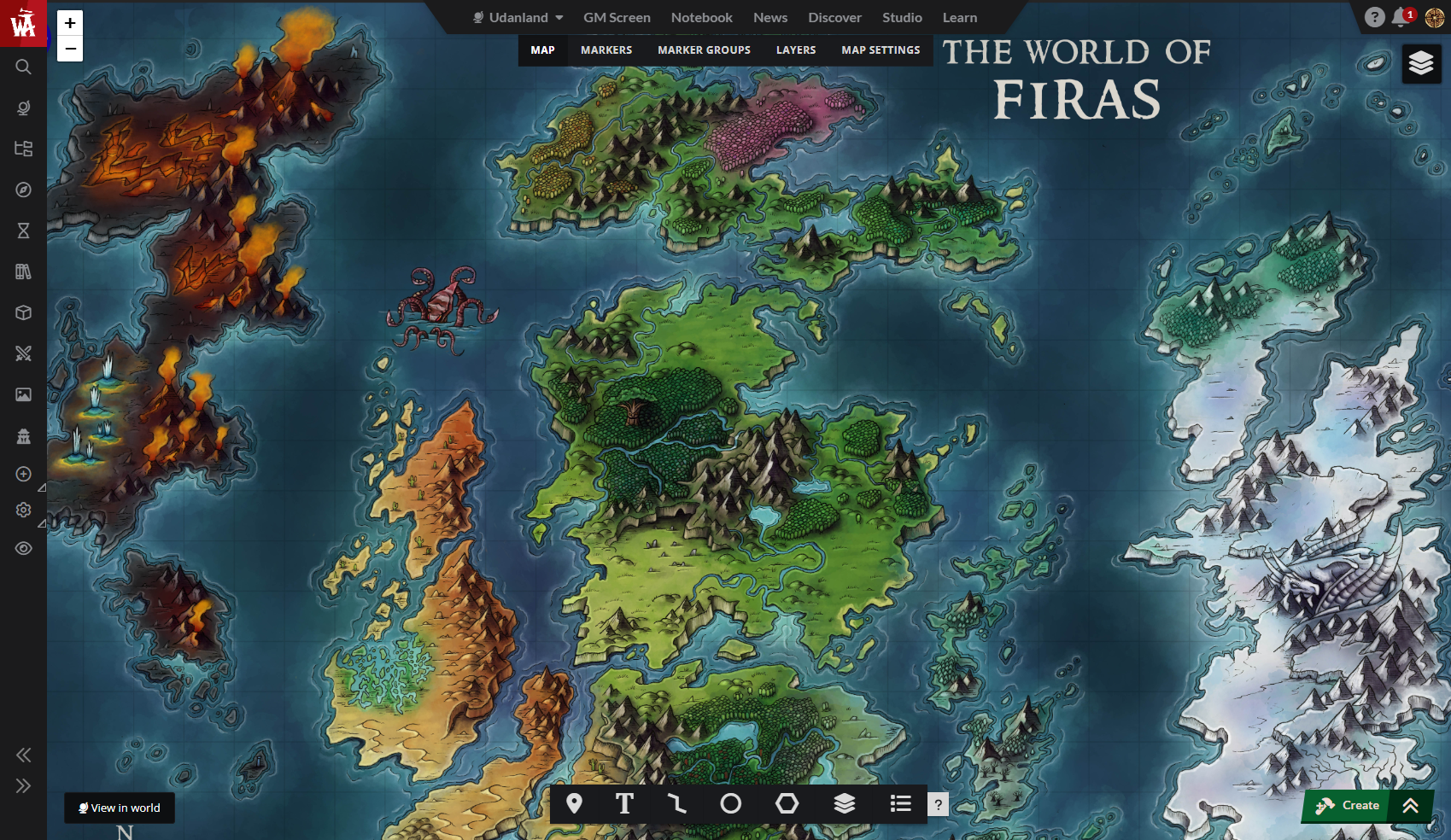
Task: Open the timelines hourglass icon in the sidebar
Action: click(x=23, y=230)
